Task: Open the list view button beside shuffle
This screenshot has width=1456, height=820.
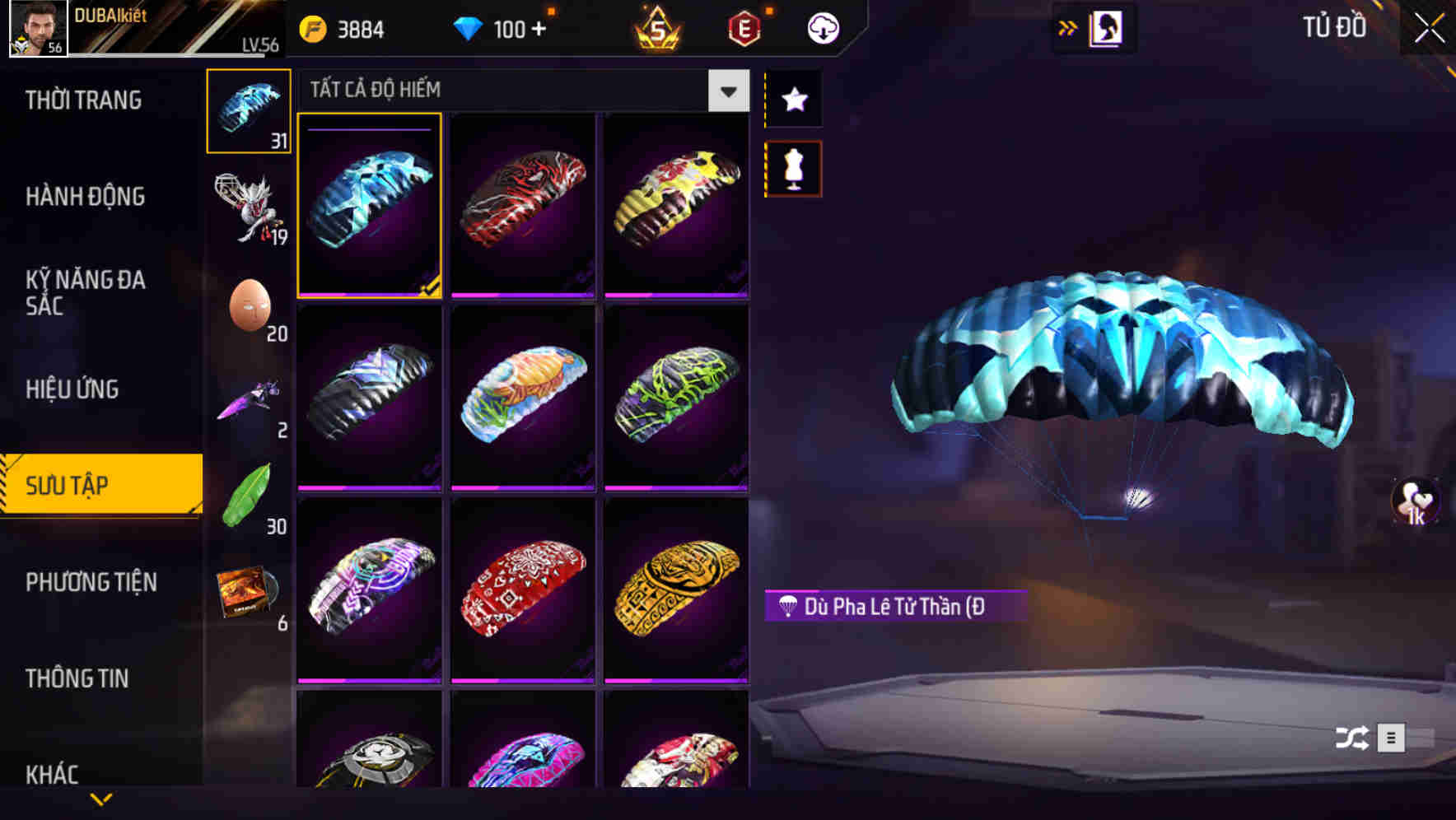Action: (1393, 739)
